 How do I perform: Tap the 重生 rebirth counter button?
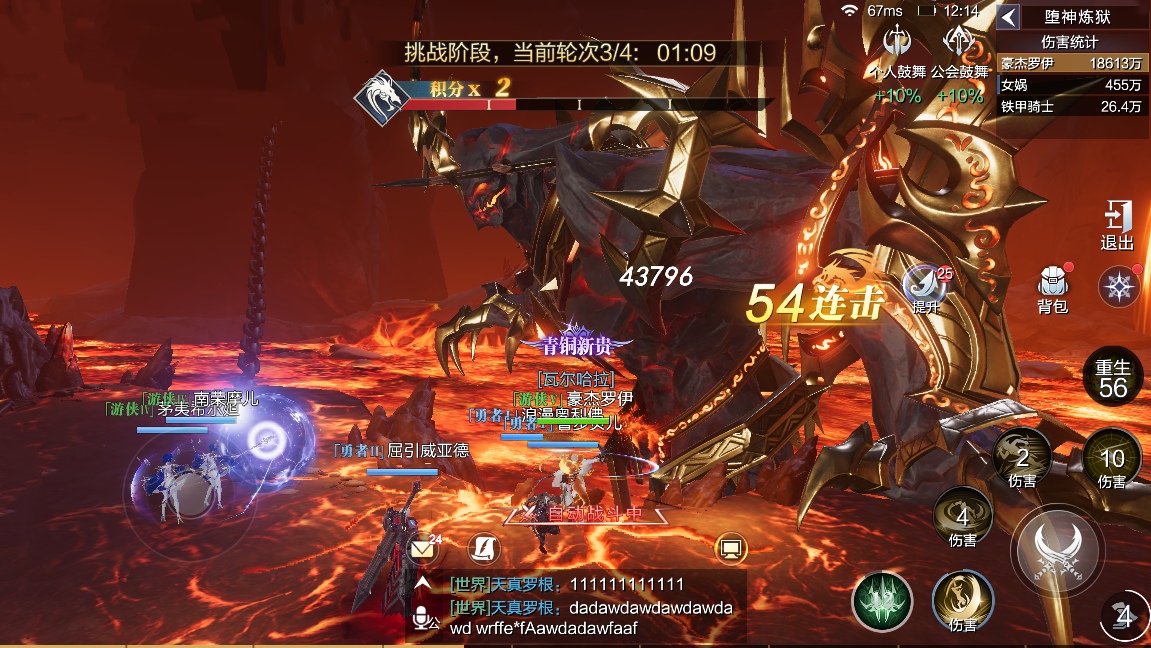1113,378
